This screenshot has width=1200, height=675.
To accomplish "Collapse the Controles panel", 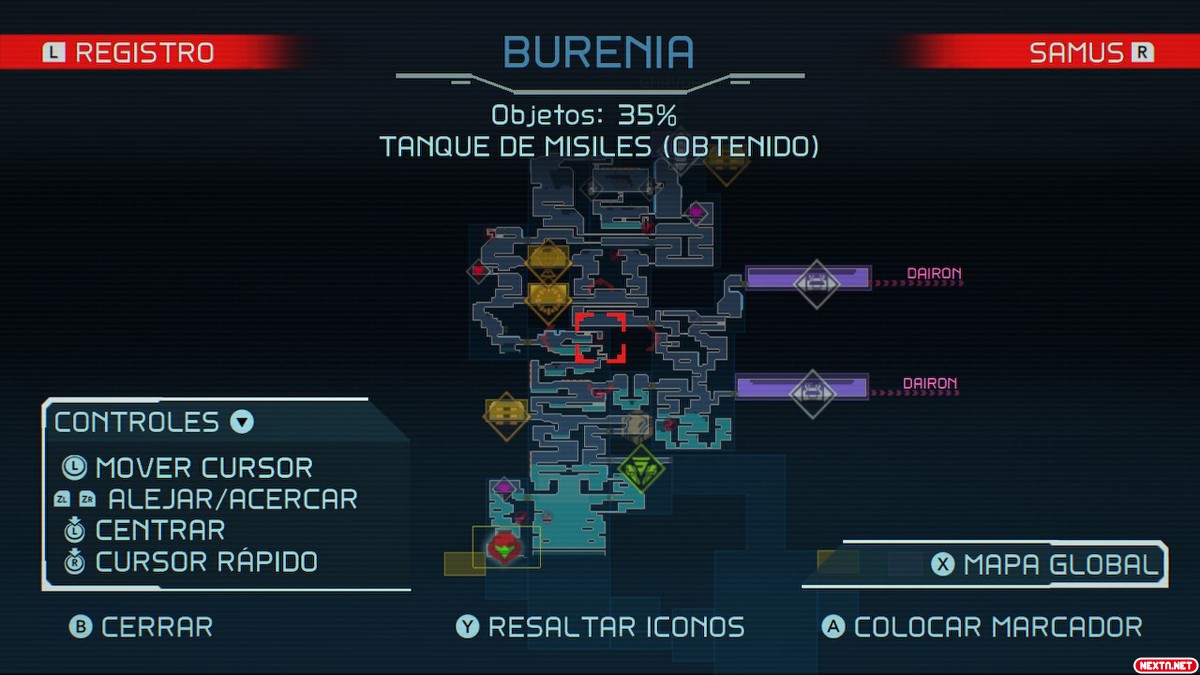I will pos(242,422).
